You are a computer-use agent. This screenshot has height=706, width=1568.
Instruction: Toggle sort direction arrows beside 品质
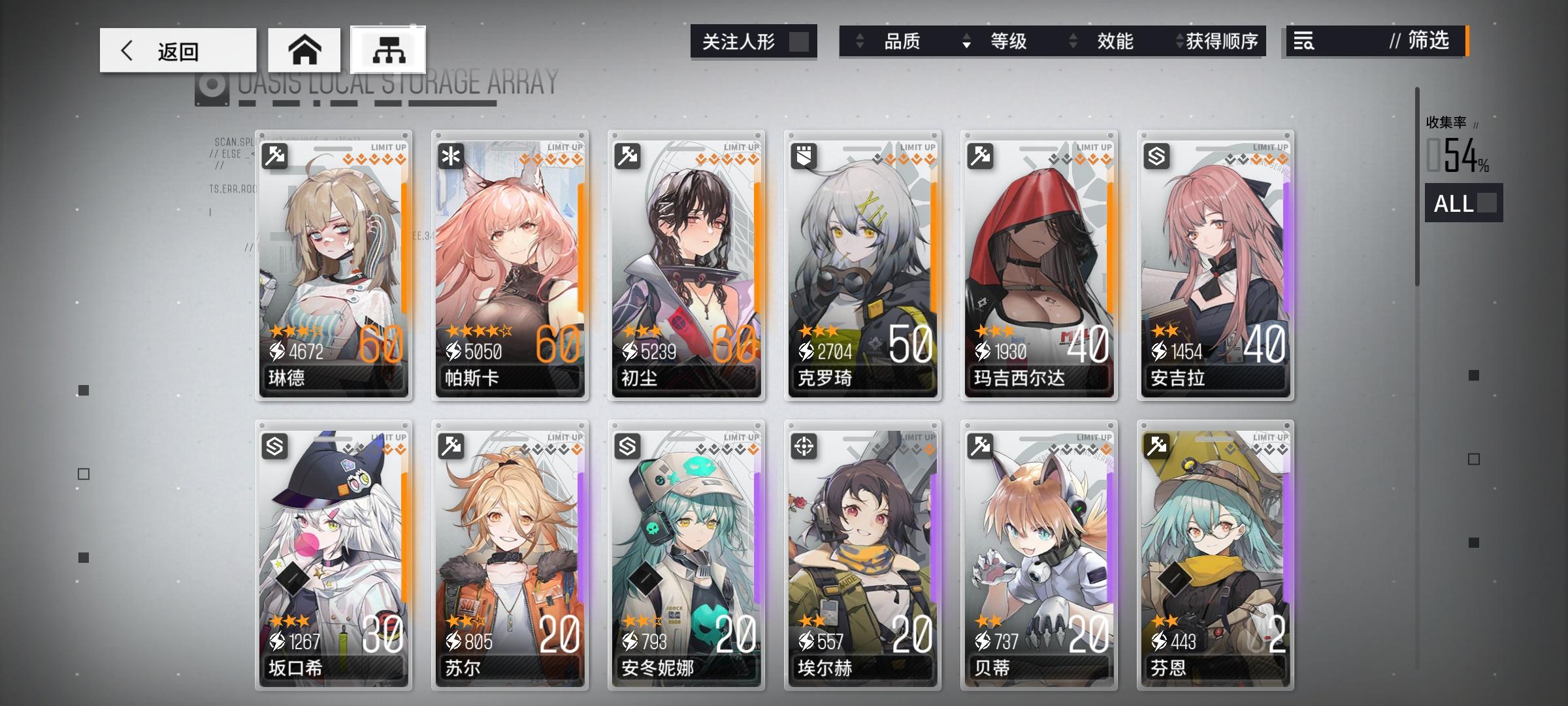pos(858,41)
